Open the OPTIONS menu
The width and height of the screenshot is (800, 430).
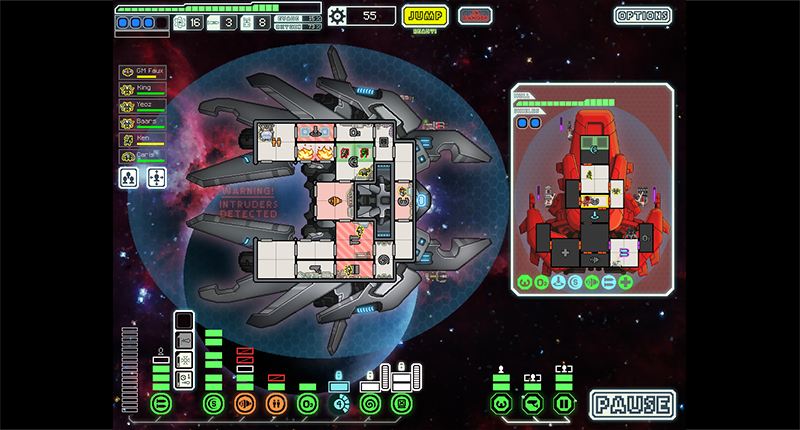tap(643, 16)
